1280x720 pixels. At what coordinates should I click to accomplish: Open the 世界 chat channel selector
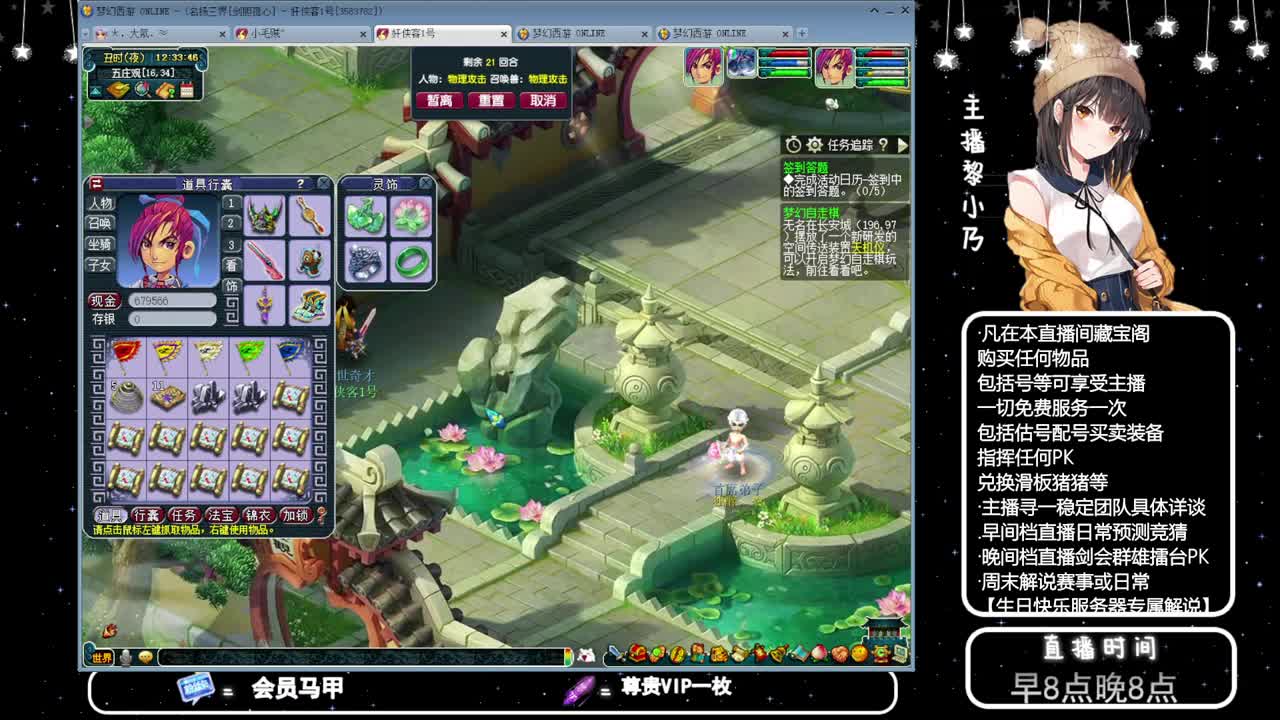click(100, 656)
